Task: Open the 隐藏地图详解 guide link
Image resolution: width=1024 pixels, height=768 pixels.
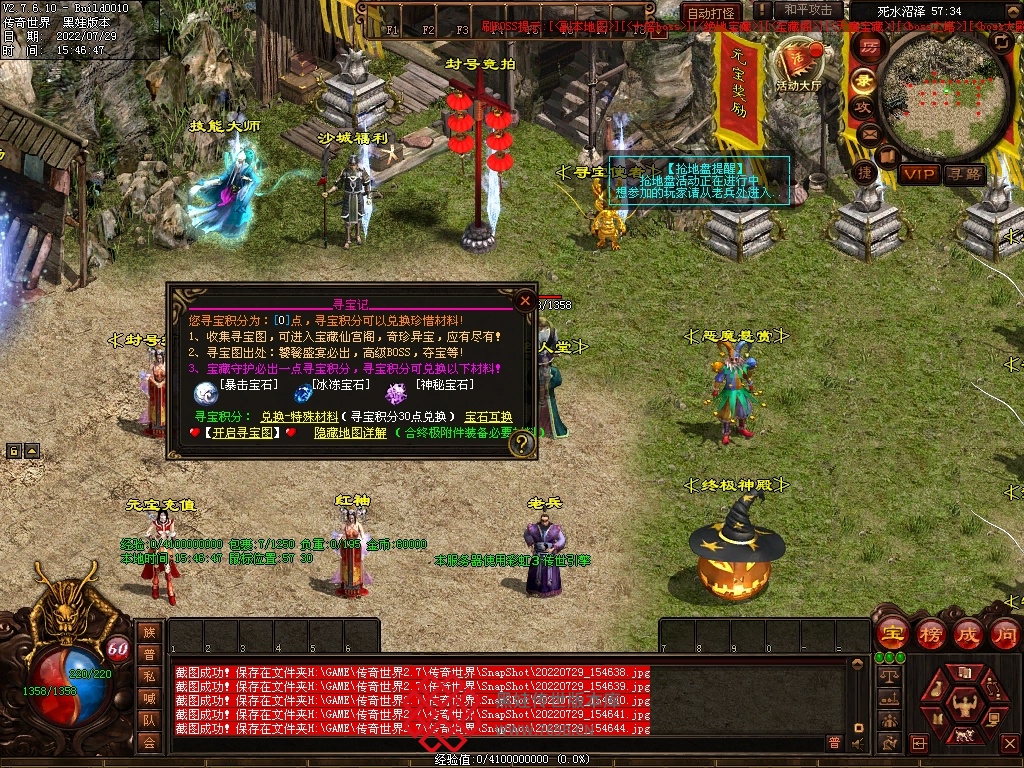Action: (x=350, y=433)
